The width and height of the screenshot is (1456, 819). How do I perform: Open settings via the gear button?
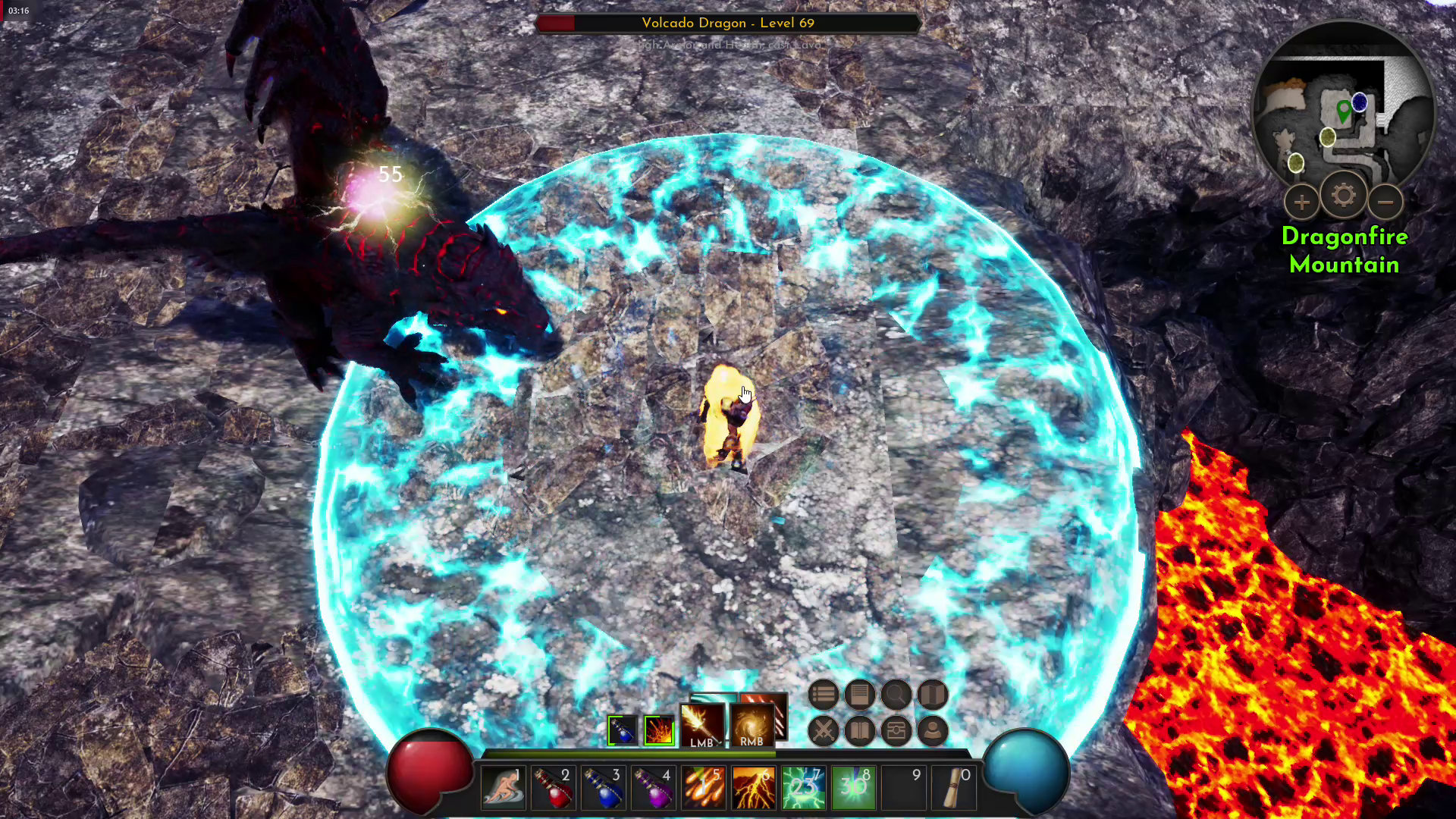1343,196
